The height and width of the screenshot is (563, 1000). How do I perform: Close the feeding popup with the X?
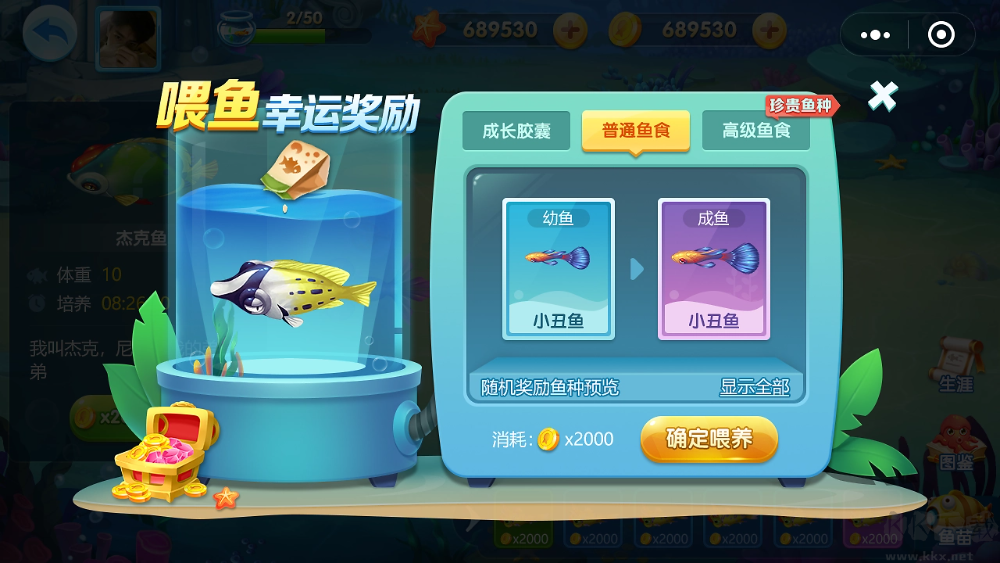[x=882, y=96]
